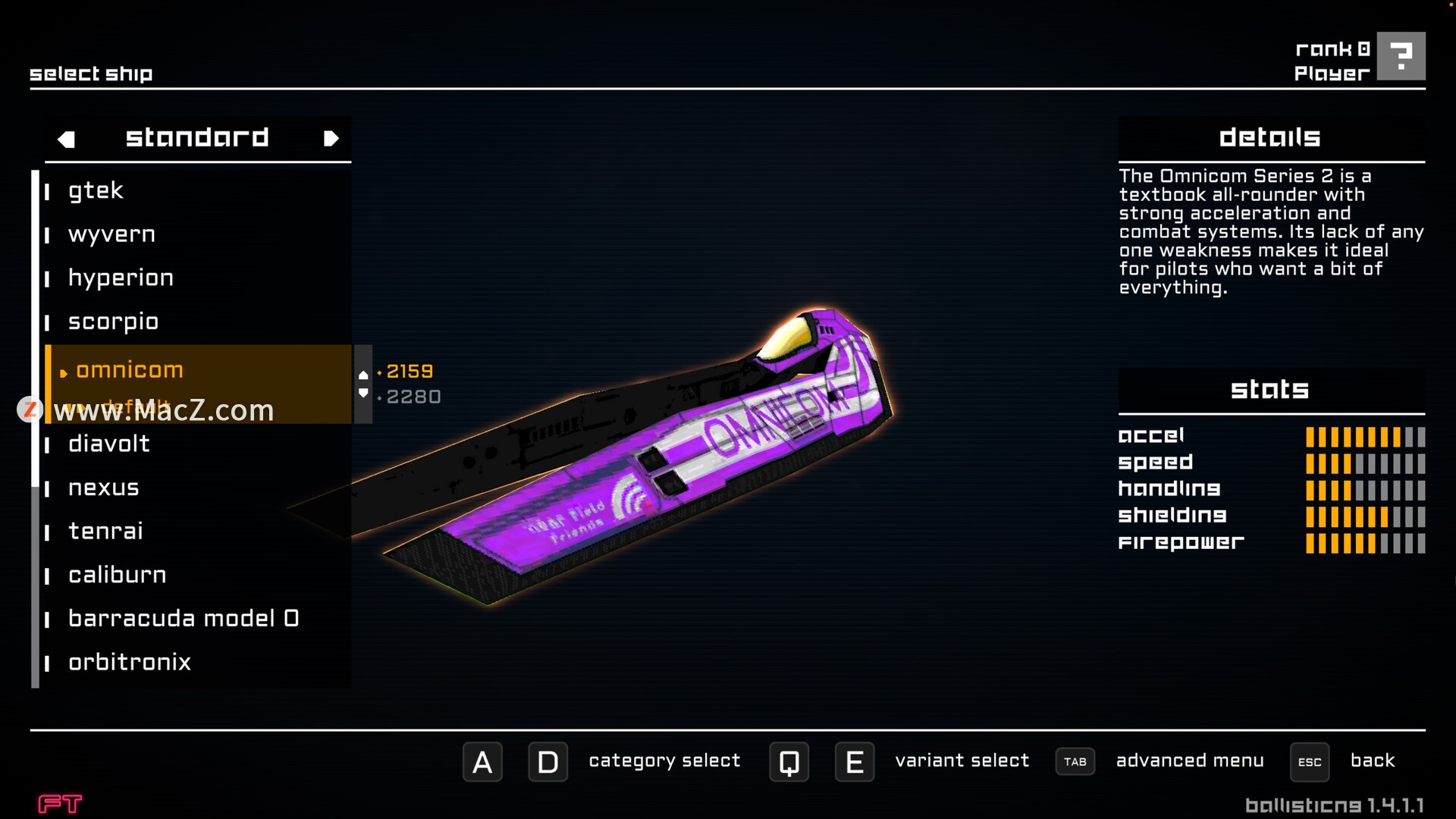This screenshot has height=819, width=1456.
Task: Click the highlighted omnicom entry
Action: point(130,370)
